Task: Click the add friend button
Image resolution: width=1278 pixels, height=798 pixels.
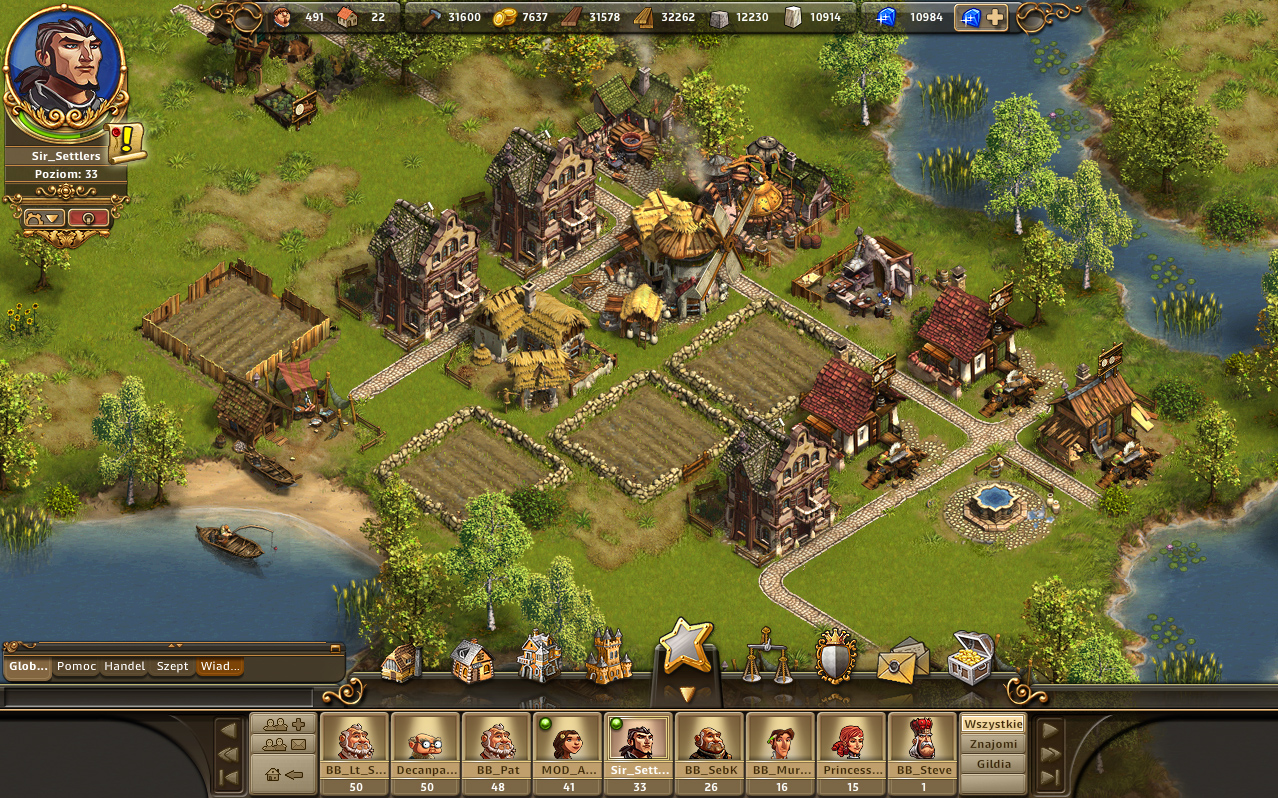Action: click(284, 724)
